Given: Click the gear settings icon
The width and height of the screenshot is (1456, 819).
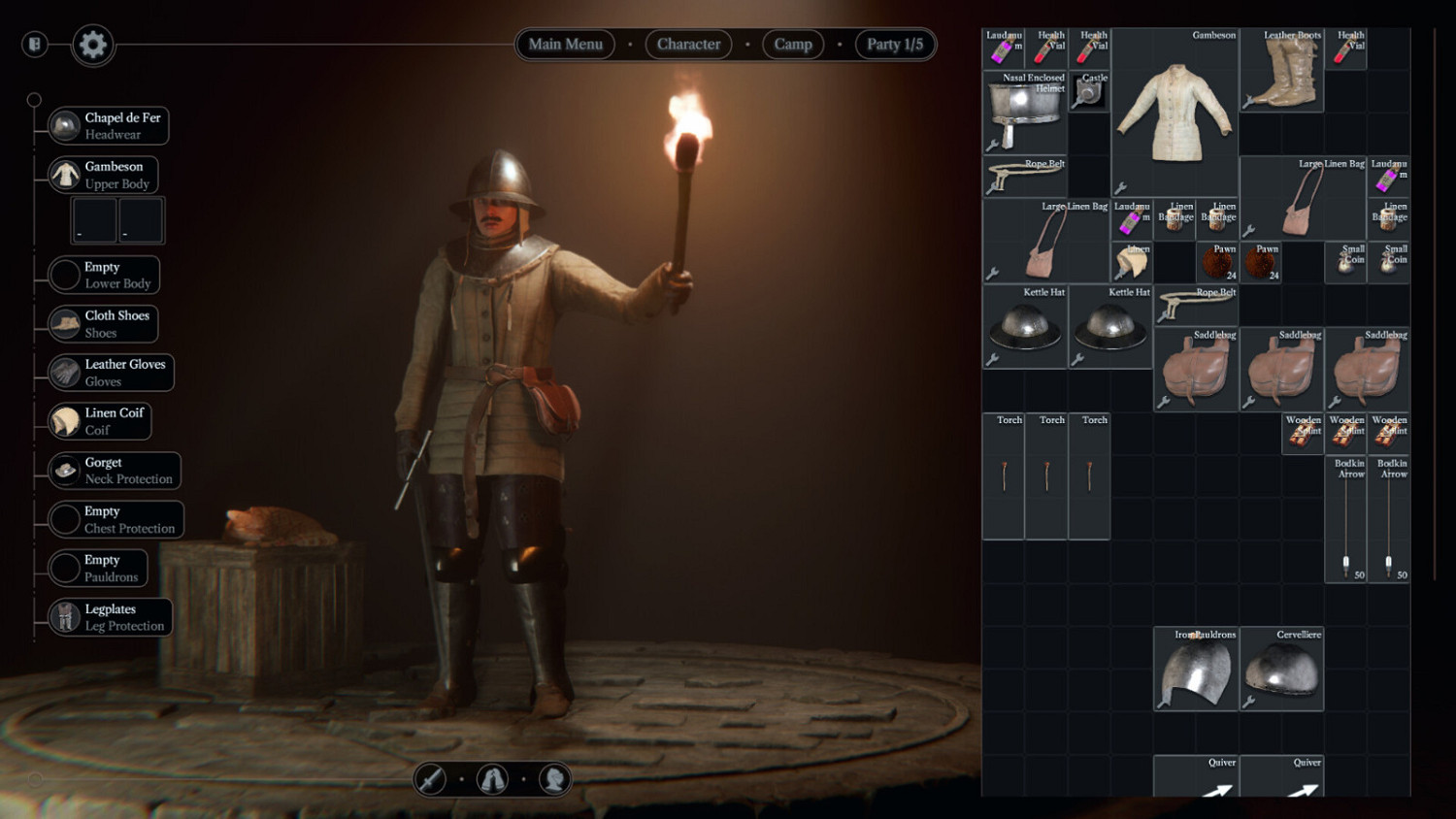Looking at the screenshot, I should (93, 45).
